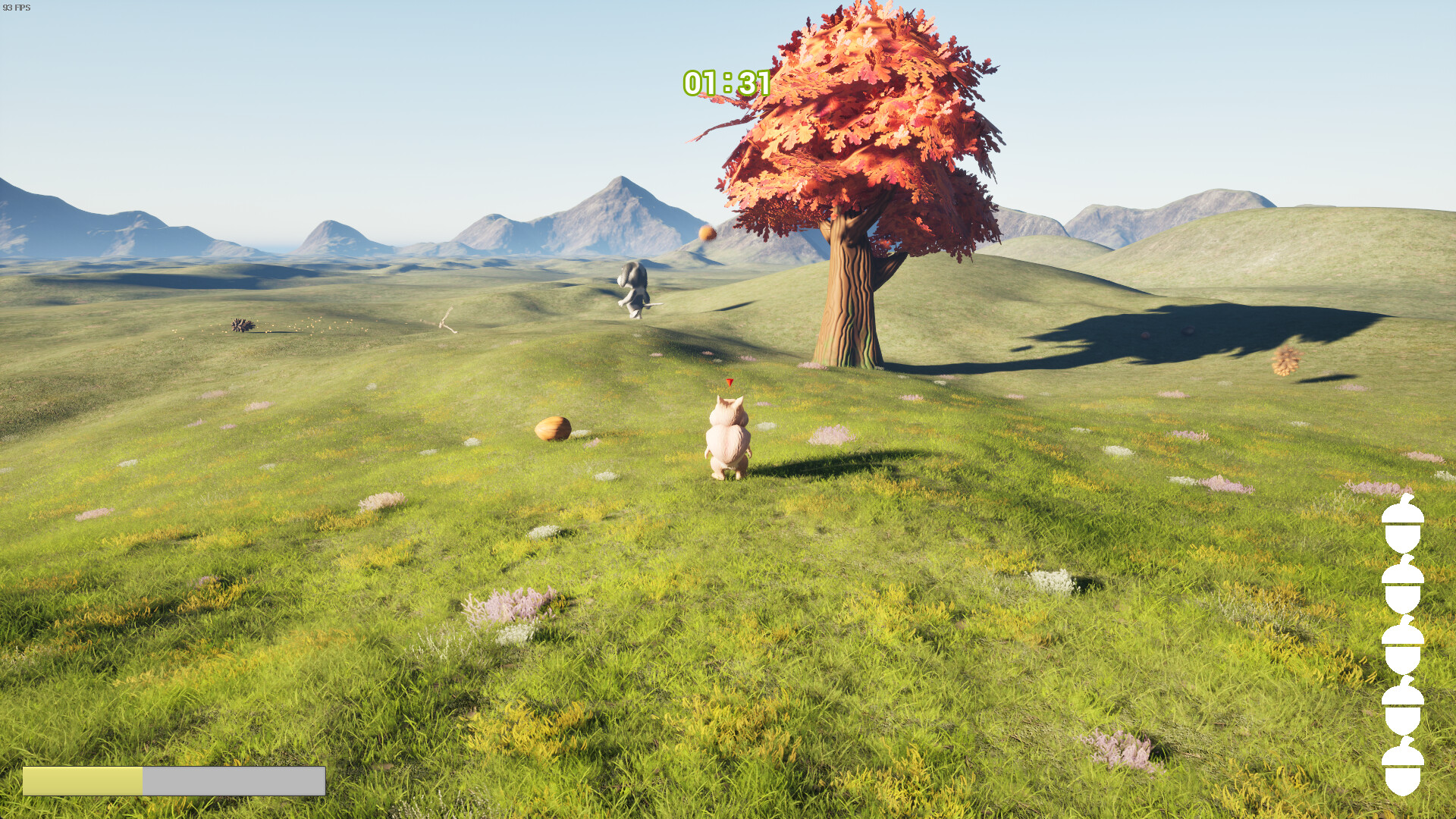Click the gray empty section of the progress bar
1456x819 pixels.
(235, 781)
